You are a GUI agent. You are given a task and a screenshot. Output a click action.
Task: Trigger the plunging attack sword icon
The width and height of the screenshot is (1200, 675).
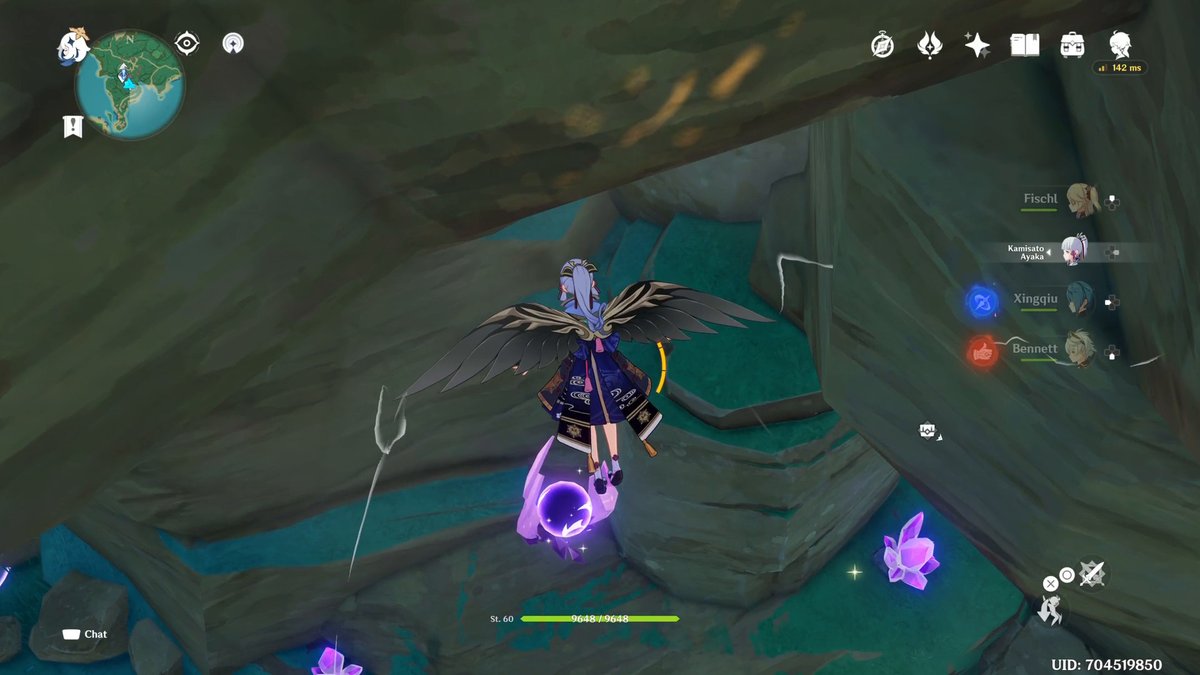1092,573
